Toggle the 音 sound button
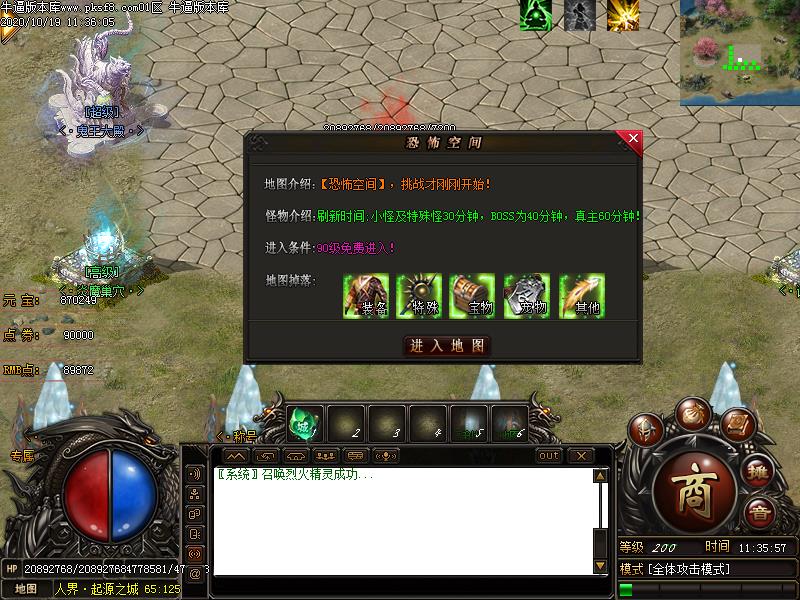Viewport: 800px width, 600px height. (759, 513)
